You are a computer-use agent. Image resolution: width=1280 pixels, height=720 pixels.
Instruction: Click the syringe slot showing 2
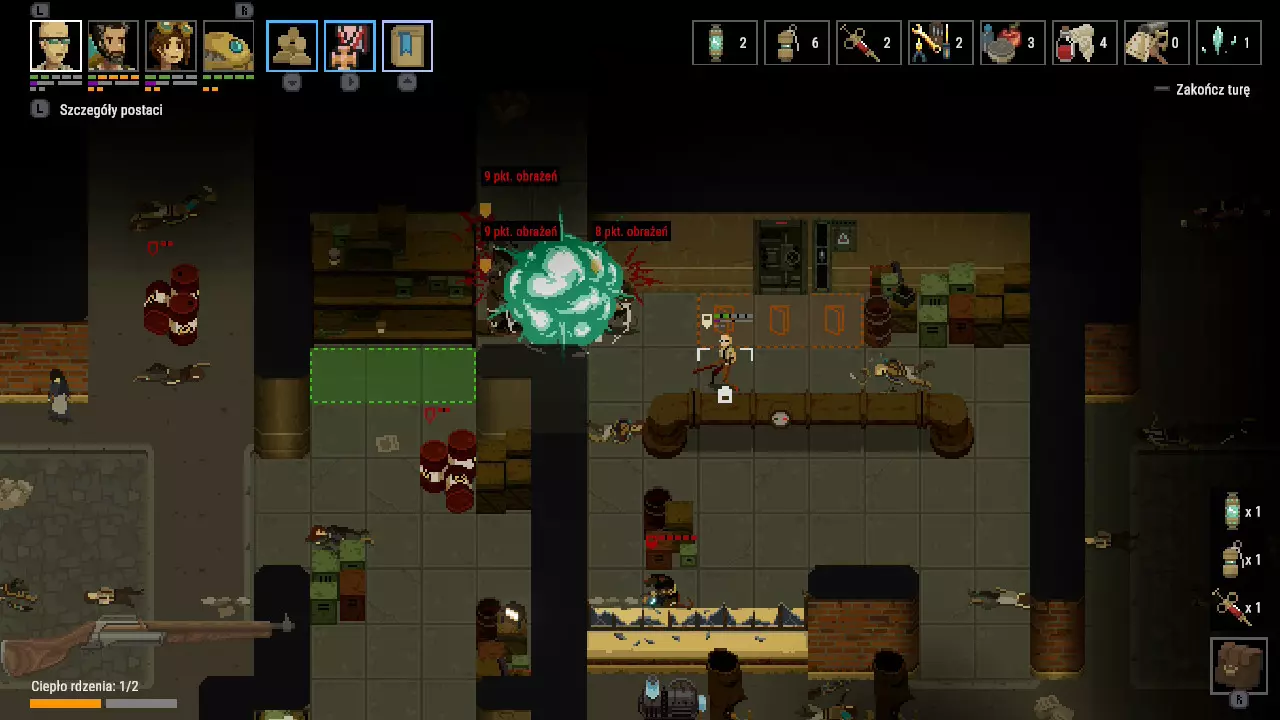tap(869, 43)
